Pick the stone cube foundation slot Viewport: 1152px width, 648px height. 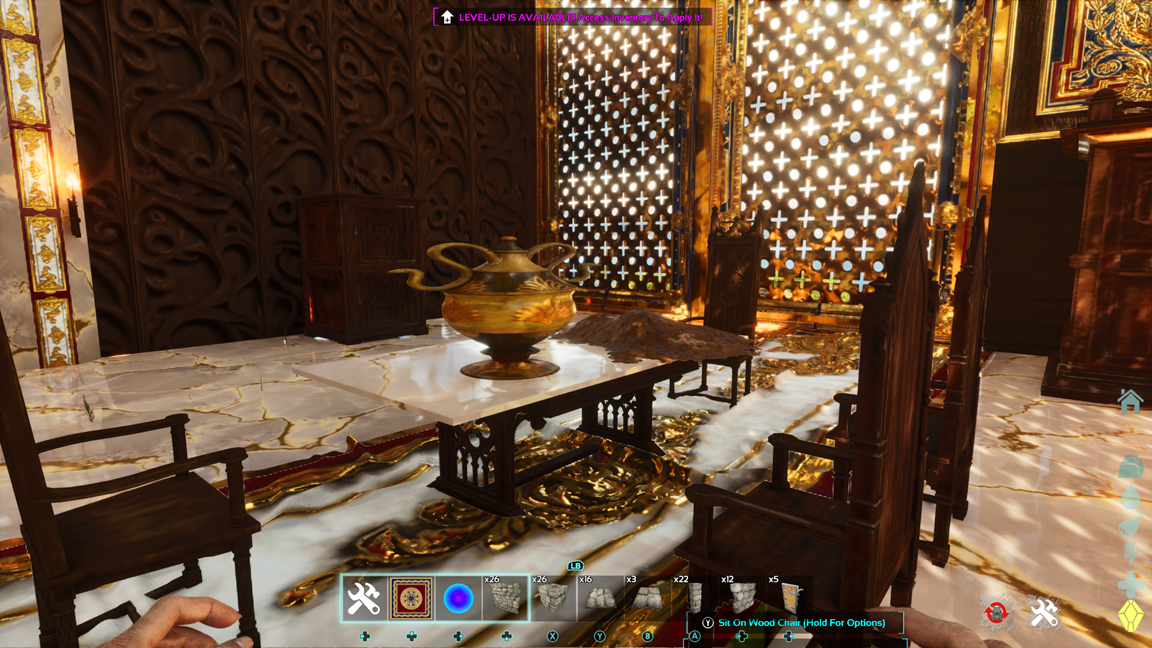coord(552,598)
